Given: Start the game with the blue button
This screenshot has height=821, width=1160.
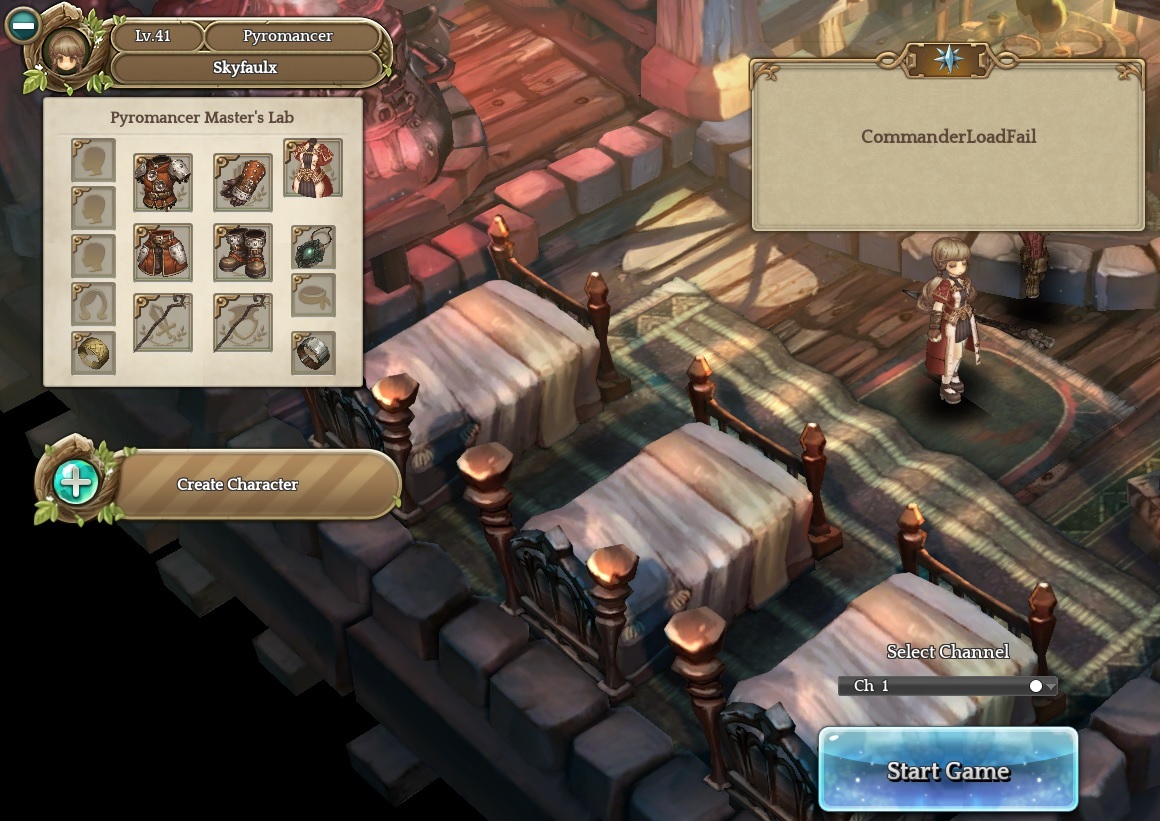Looking at the screenshot, I should 947,769.
